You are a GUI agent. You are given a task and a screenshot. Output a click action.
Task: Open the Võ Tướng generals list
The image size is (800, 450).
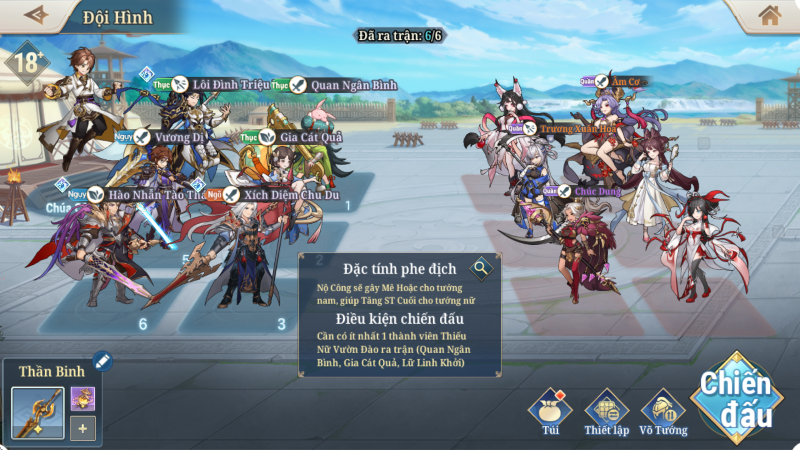(663, 411)
